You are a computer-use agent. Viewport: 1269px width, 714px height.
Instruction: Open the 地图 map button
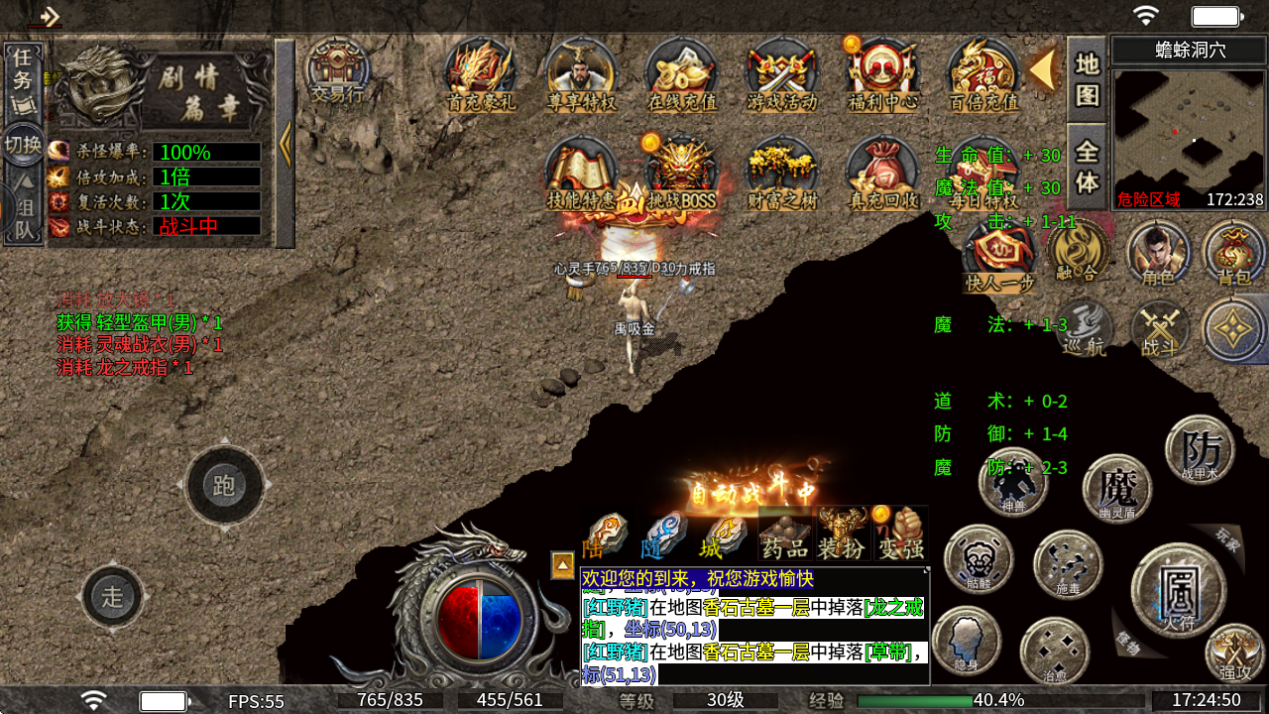tap(1087, 78)
